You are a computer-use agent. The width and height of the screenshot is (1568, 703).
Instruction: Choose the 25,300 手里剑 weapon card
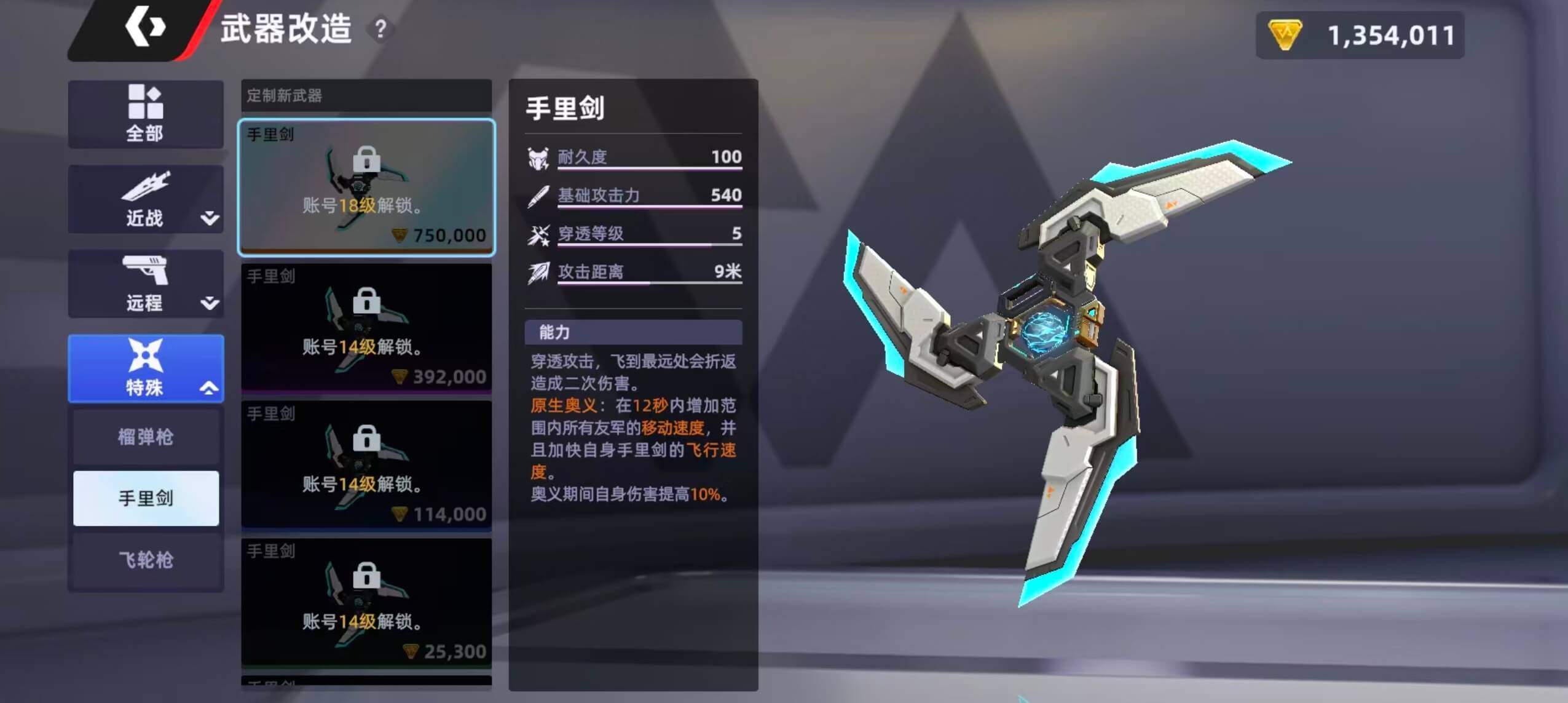pos(366,602)
